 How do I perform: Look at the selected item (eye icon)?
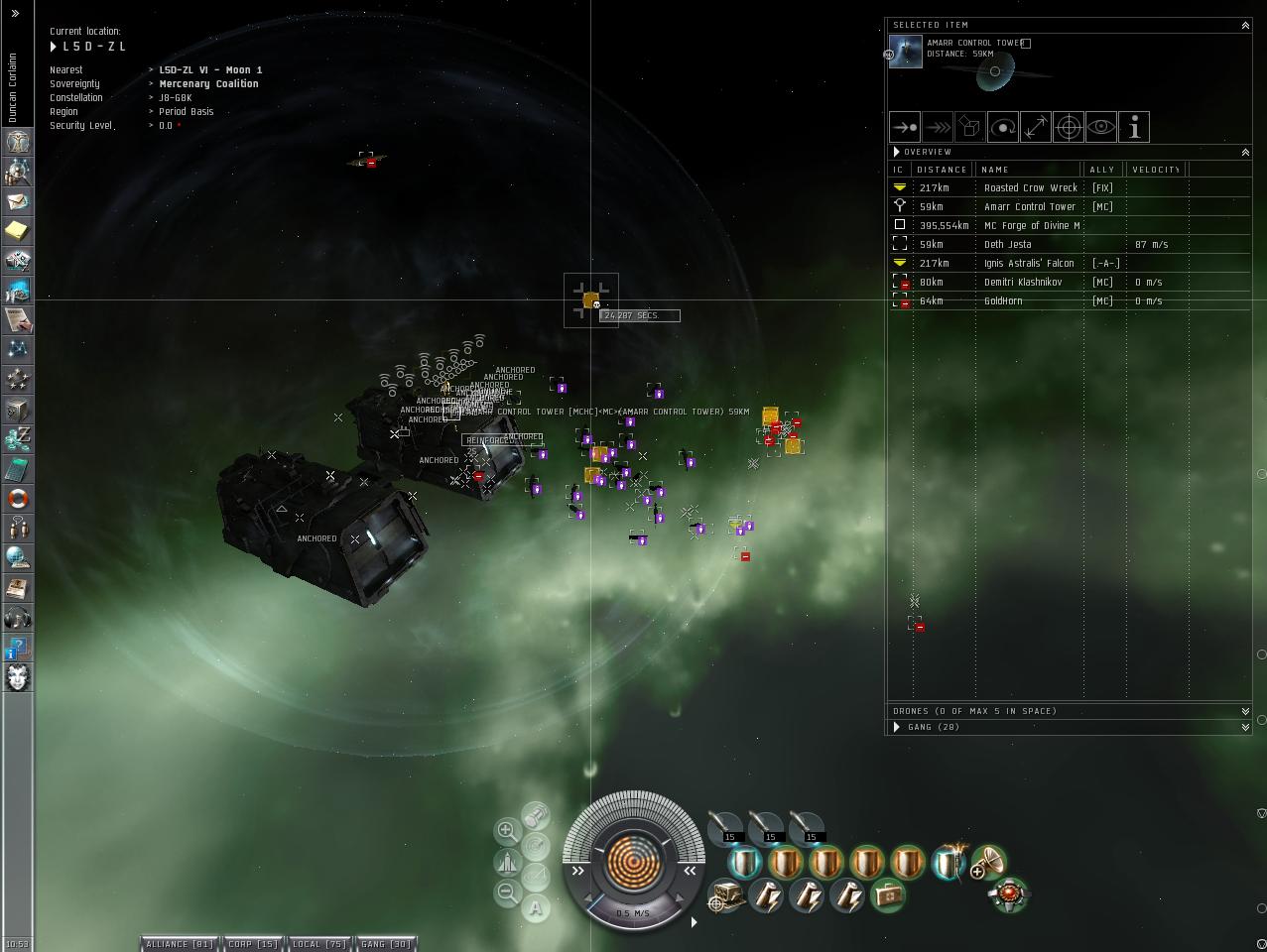pyautogui.click(x=1101, y=127)
